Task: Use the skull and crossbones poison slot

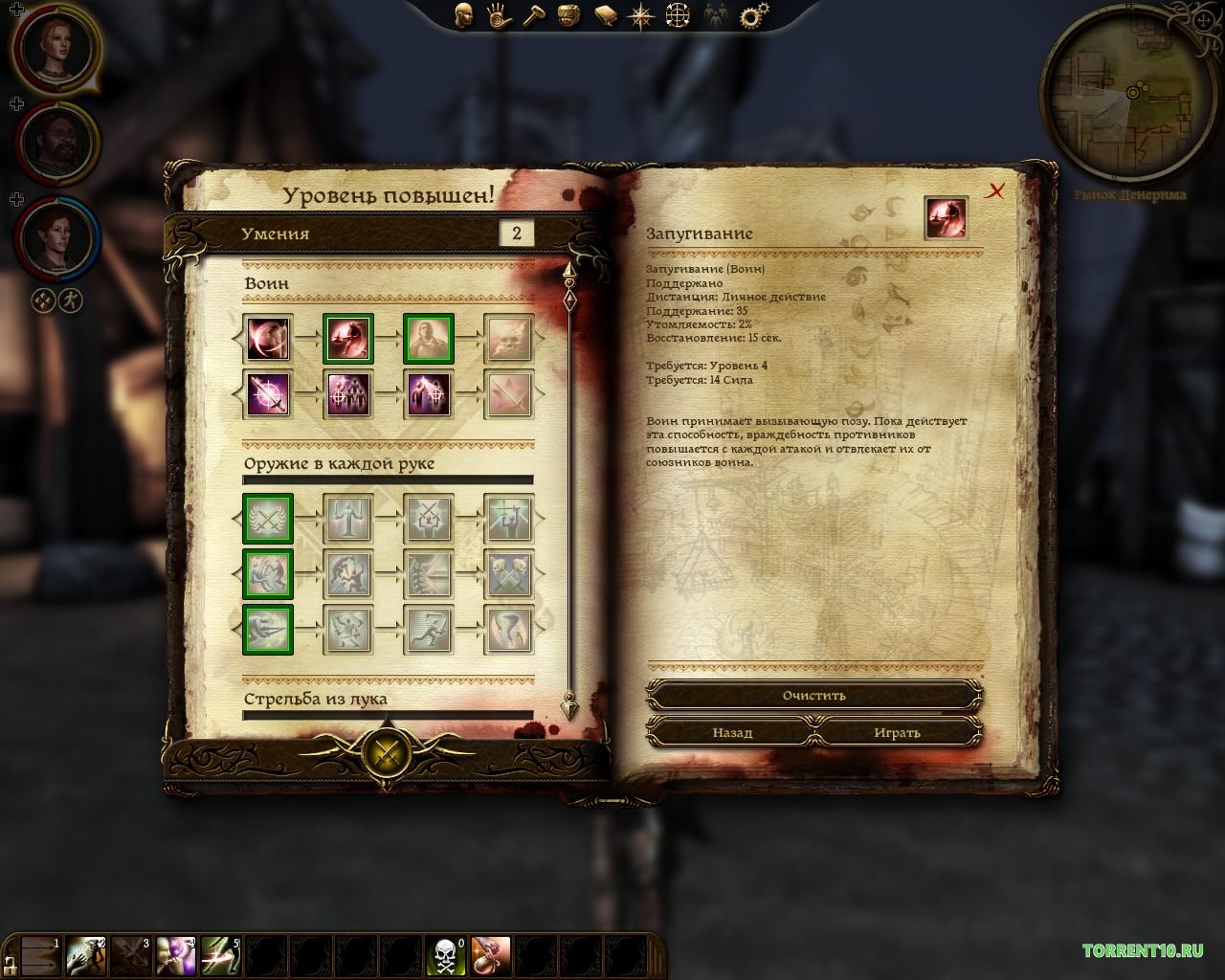Action: coord(446,955)
